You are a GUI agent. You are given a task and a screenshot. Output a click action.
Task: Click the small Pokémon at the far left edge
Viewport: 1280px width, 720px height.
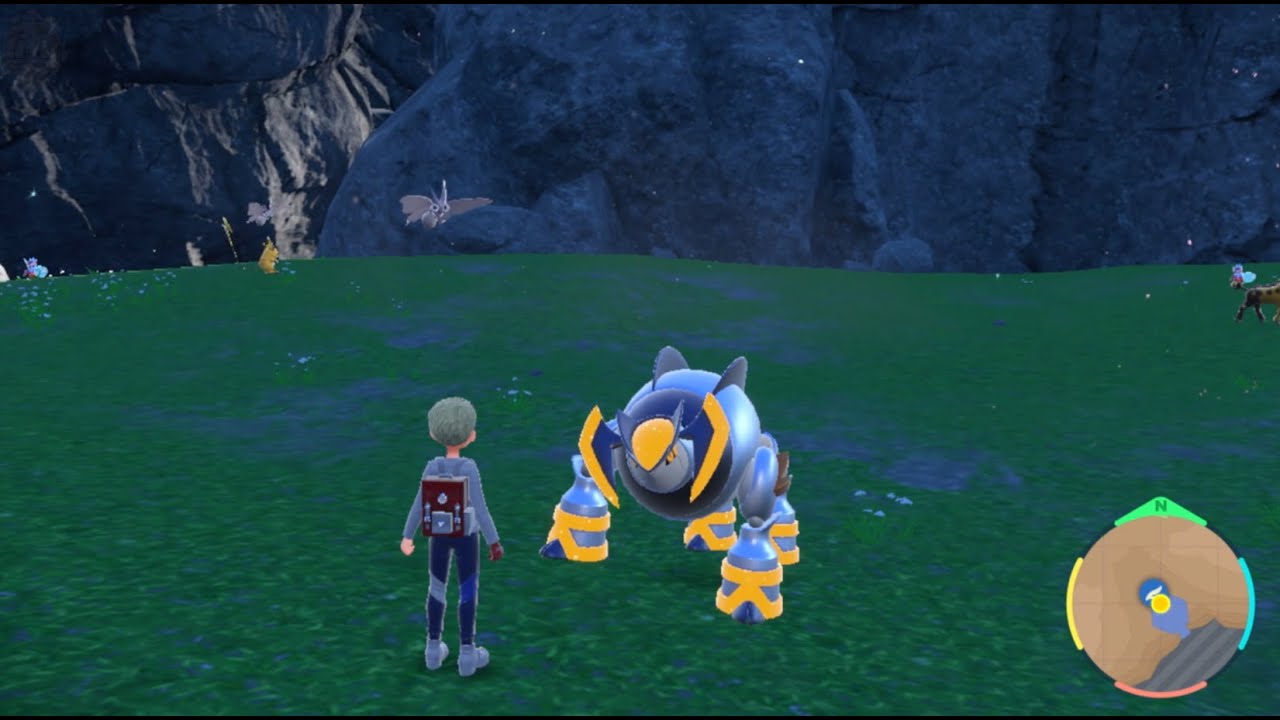33,268
